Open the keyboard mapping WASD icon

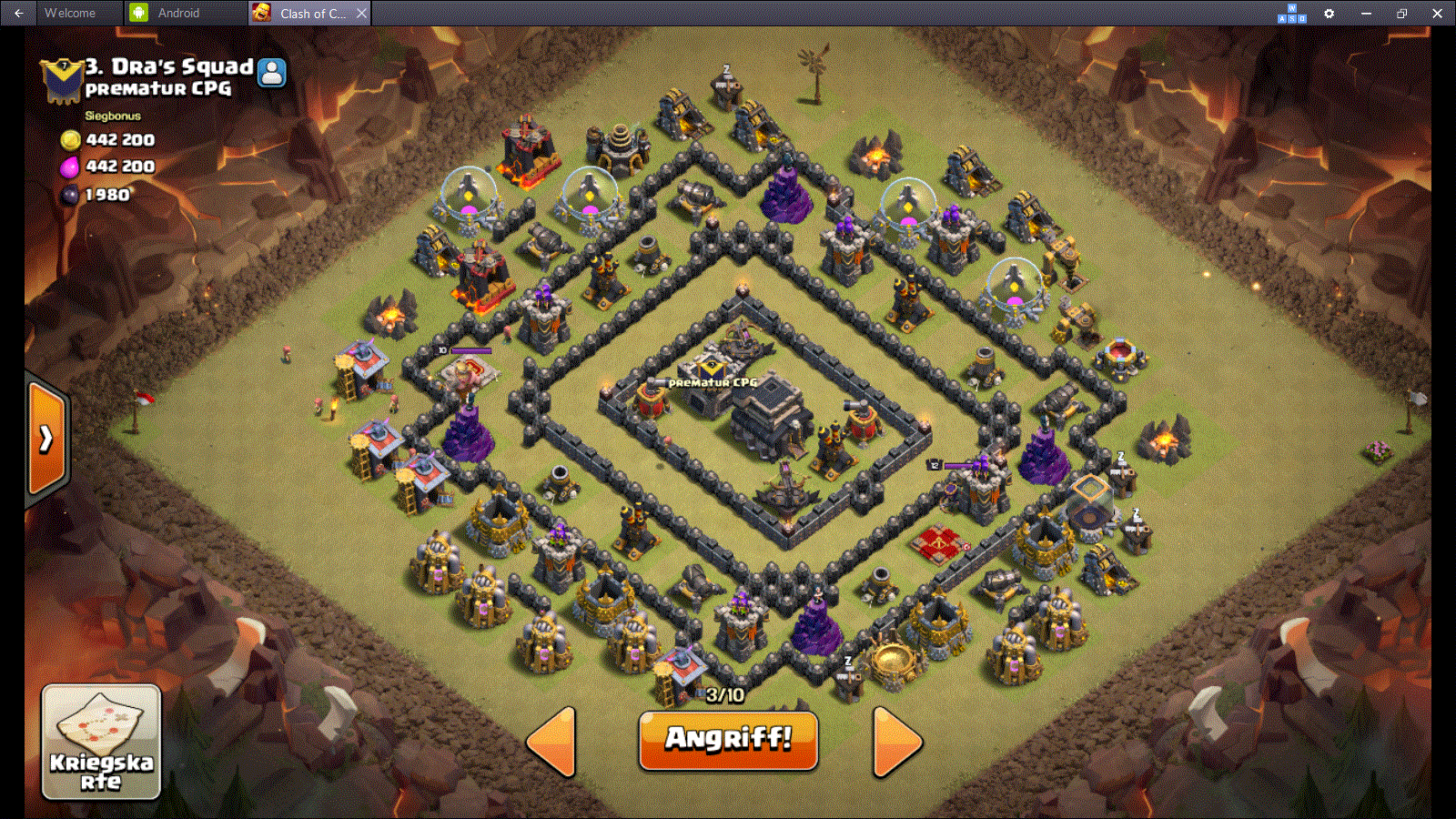pos(1292,13)
